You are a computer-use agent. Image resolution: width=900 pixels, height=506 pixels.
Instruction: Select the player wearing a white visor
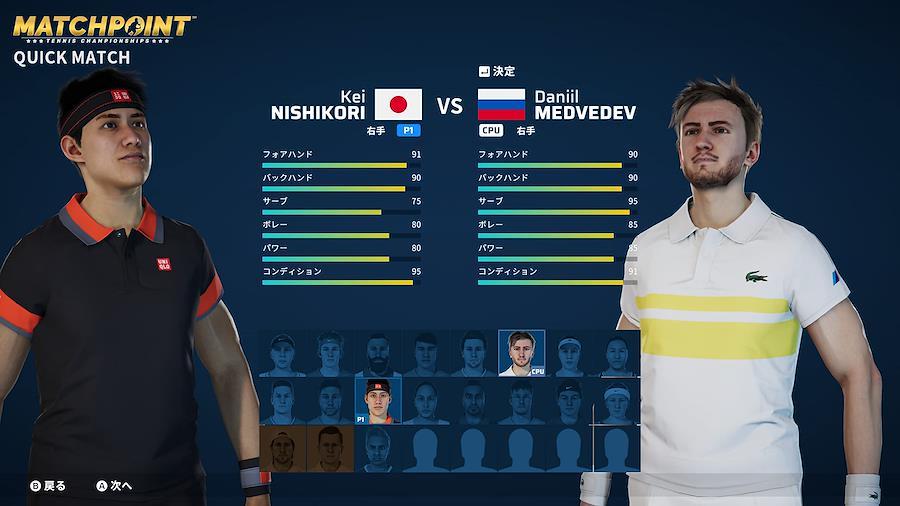click(569, 353)
